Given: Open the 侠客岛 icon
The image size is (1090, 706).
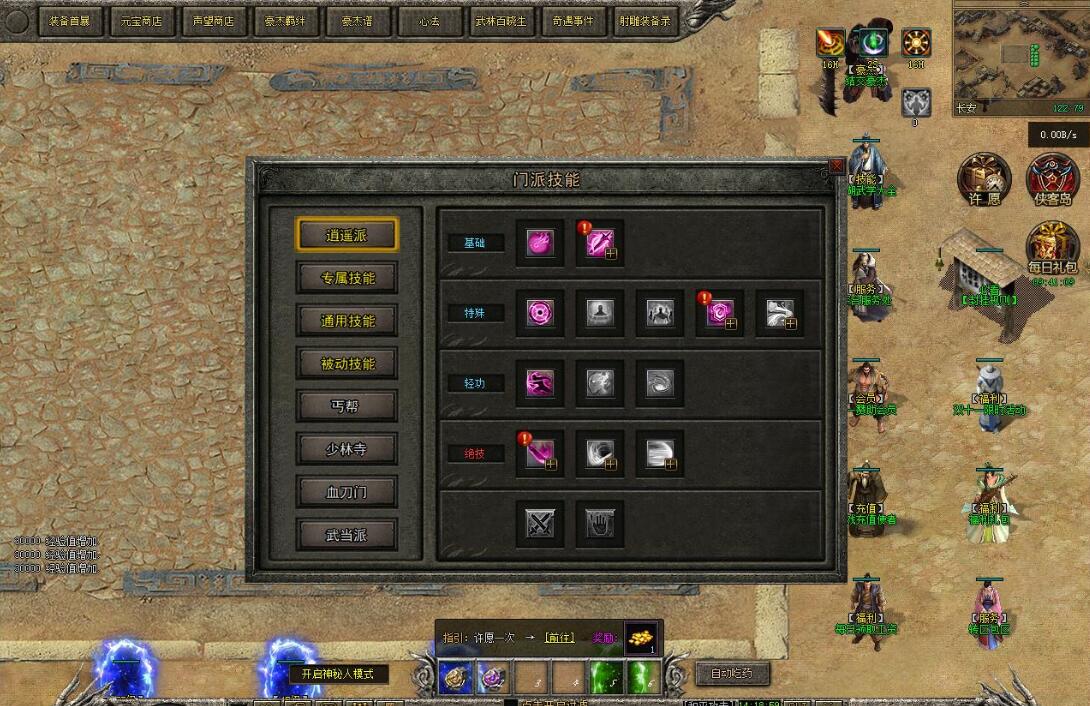Looking at the screenshot, I should click(1053, 180).
